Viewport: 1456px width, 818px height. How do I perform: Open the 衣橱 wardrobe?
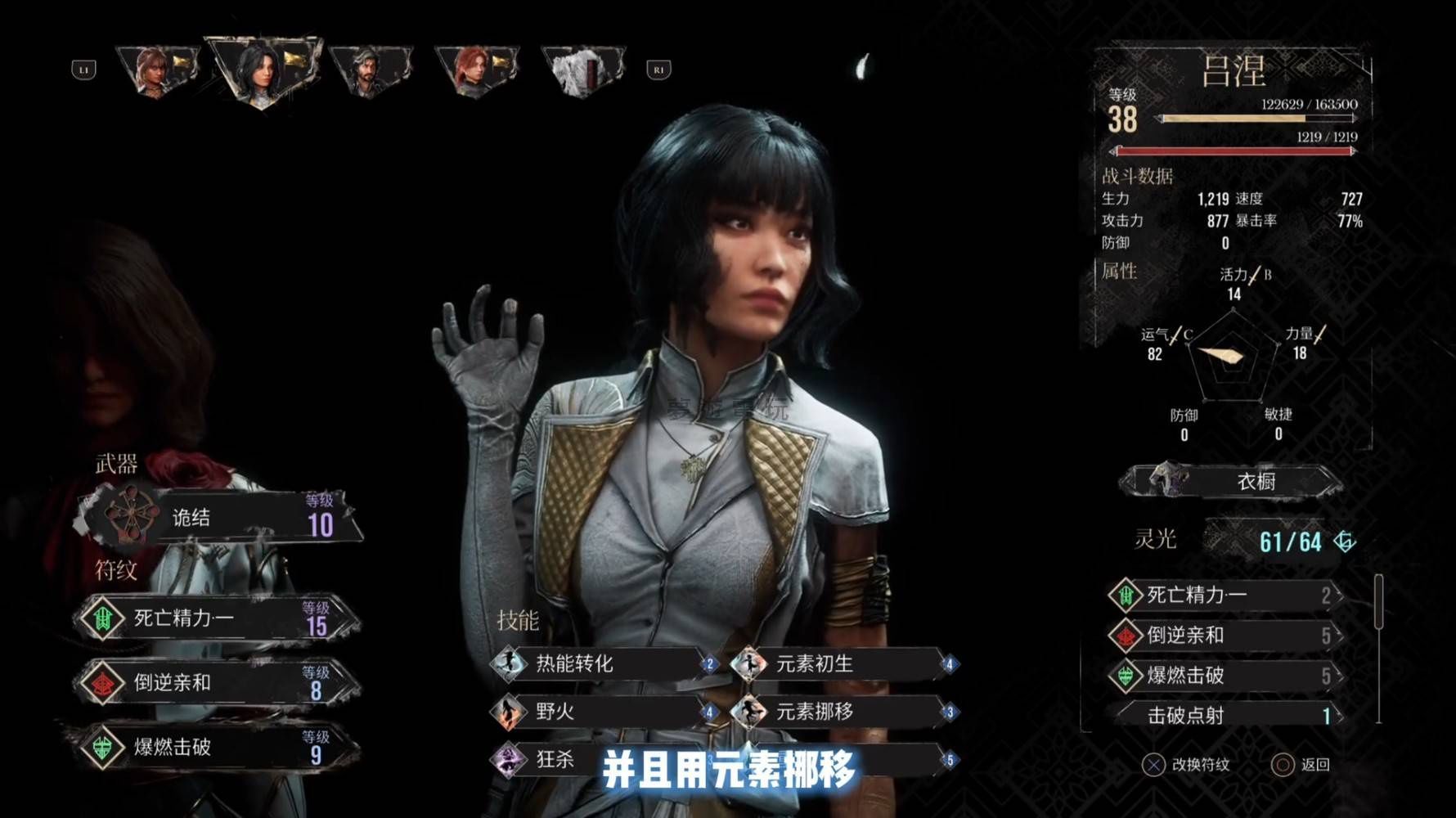[x=1232, y=481]
